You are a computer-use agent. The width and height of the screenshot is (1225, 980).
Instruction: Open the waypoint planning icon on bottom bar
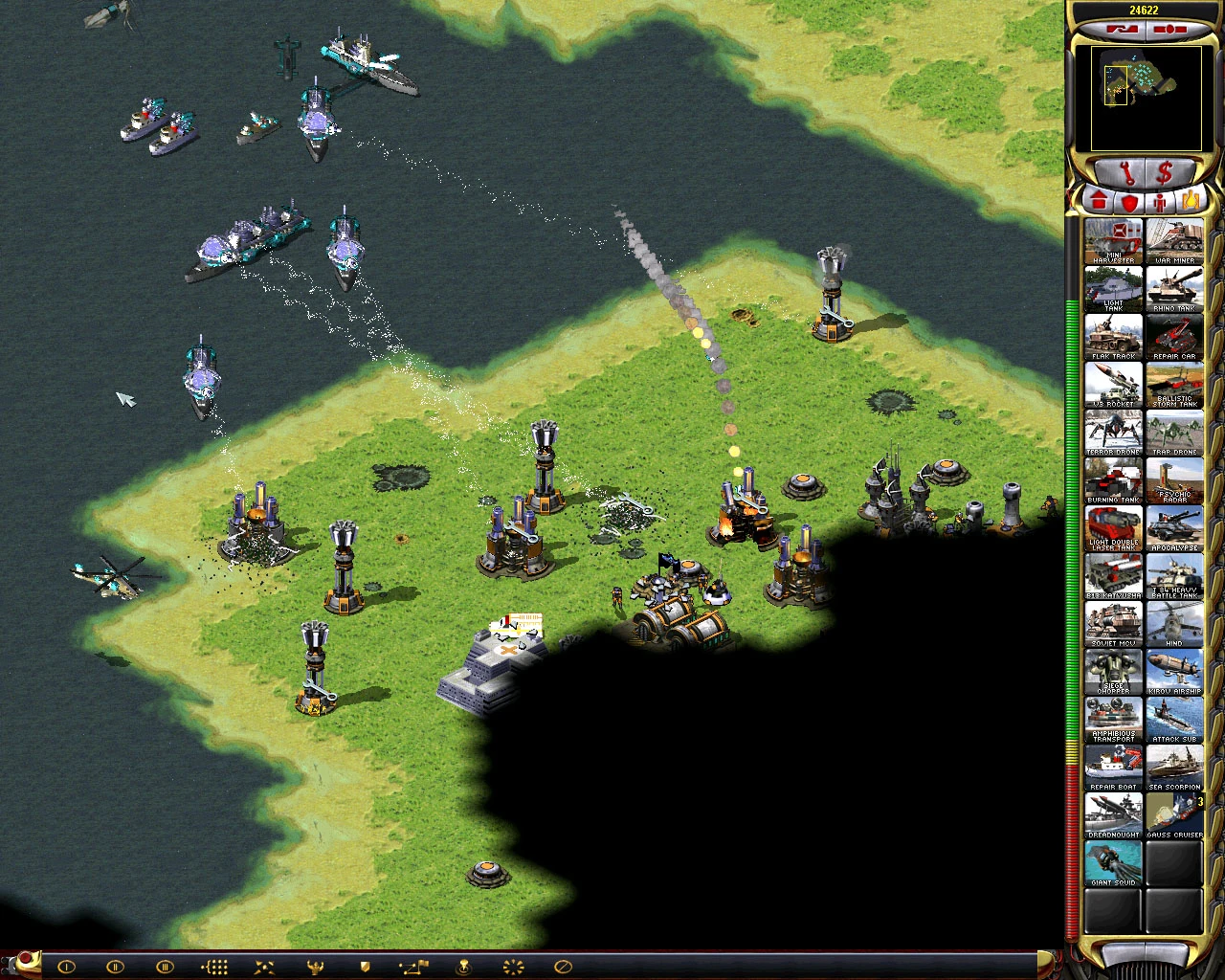pos(414,967)
